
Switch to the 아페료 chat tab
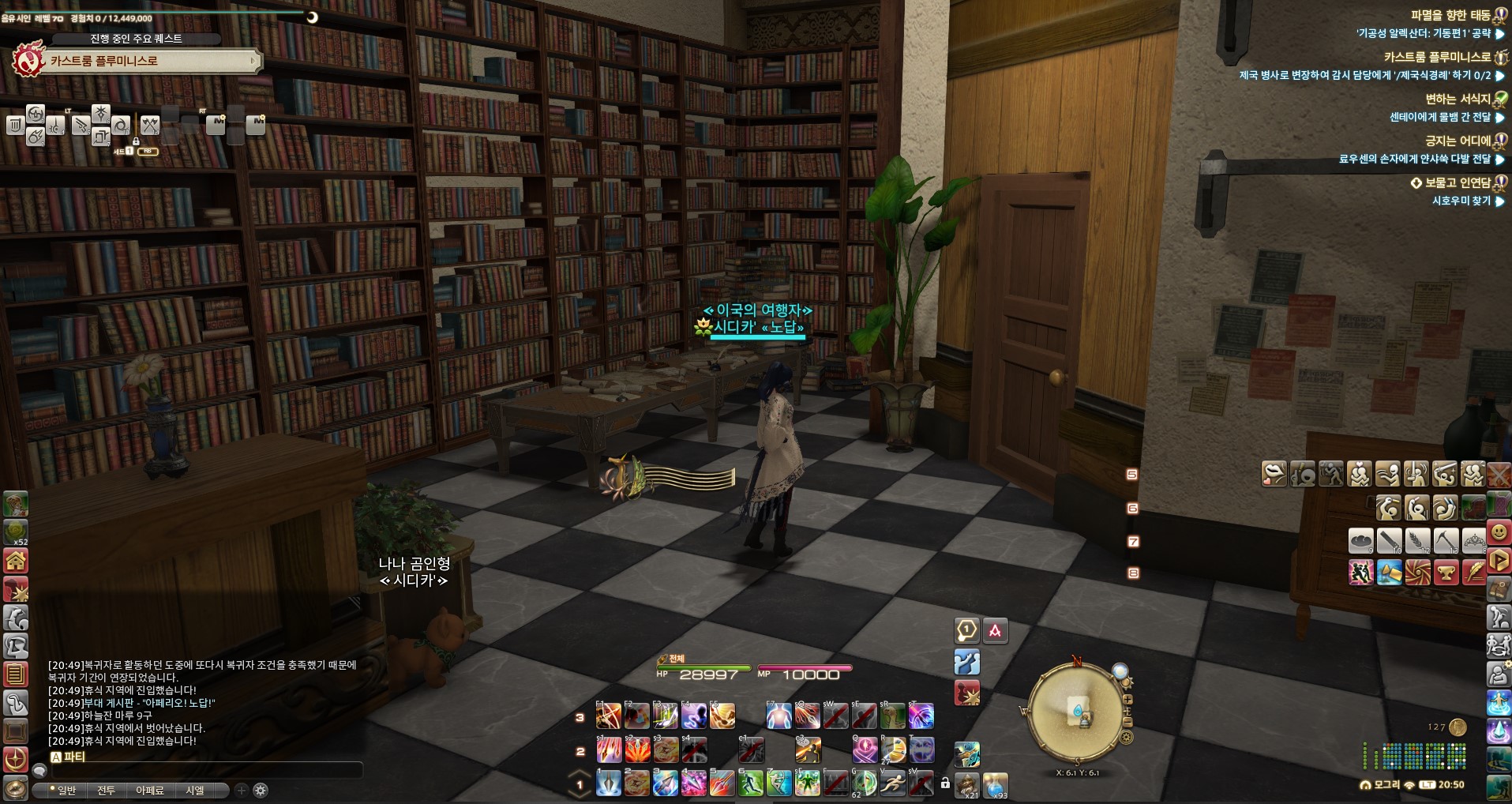pos(150,790)
